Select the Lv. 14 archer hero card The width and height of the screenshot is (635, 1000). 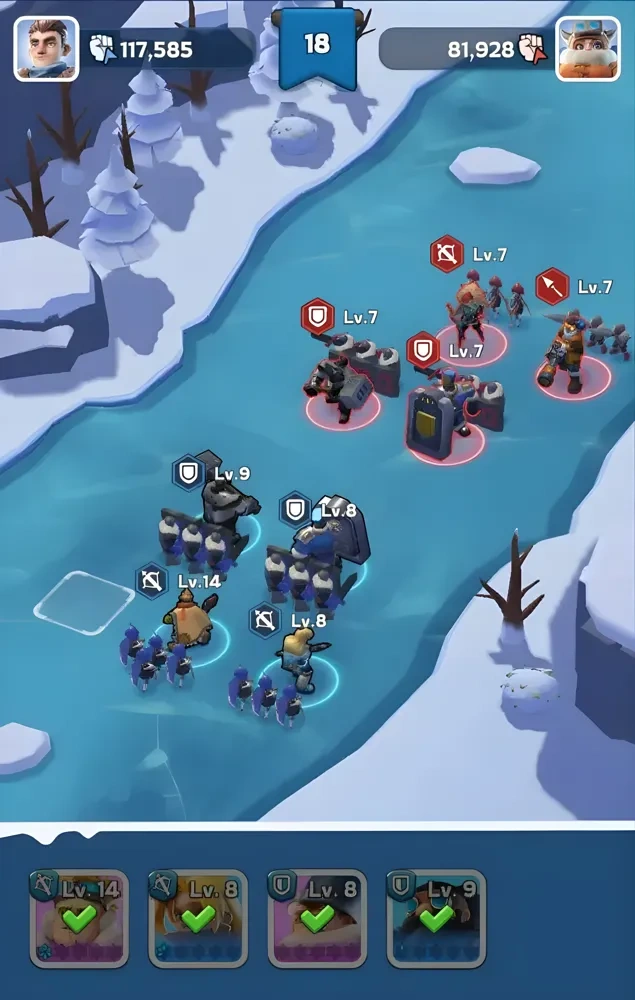pyautogui.click(x=79, y=918)
